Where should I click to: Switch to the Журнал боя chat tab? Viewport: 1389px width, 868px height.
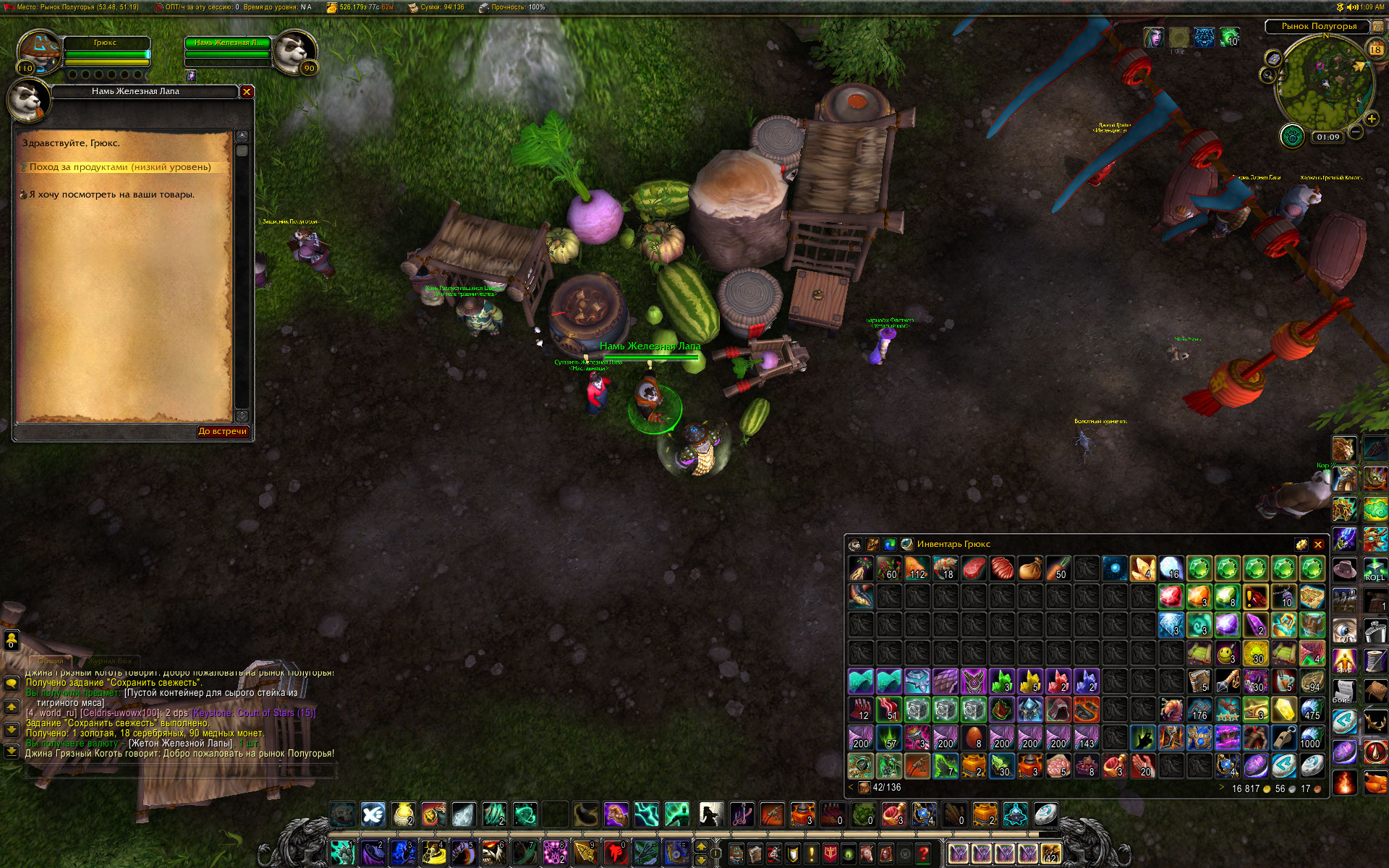111,660
